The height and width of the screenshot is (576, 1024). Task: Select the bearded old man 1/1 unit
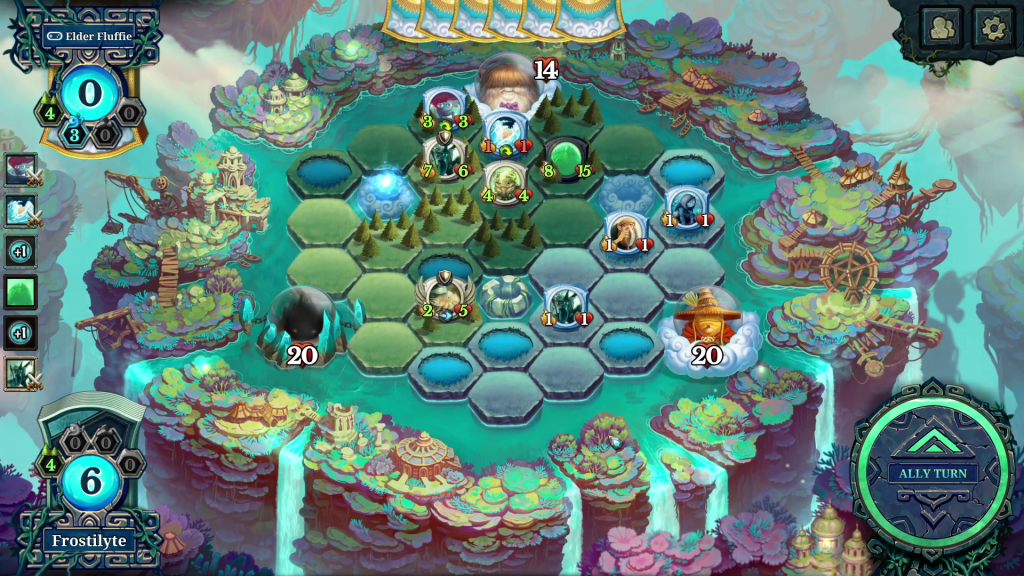pyautogui.click(x=624, y=231)
